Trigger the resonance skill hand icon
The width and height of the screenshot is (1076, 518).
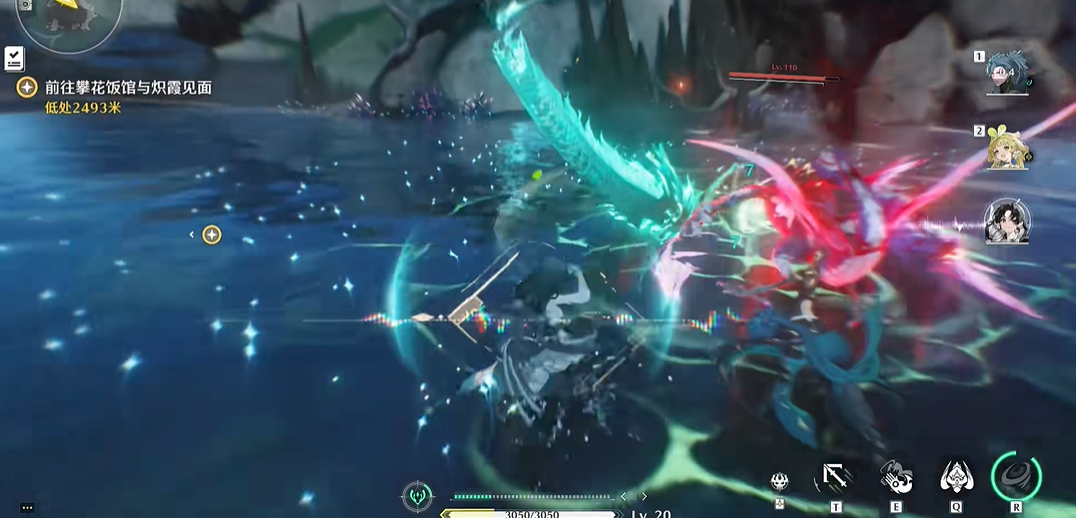point(895,477)
